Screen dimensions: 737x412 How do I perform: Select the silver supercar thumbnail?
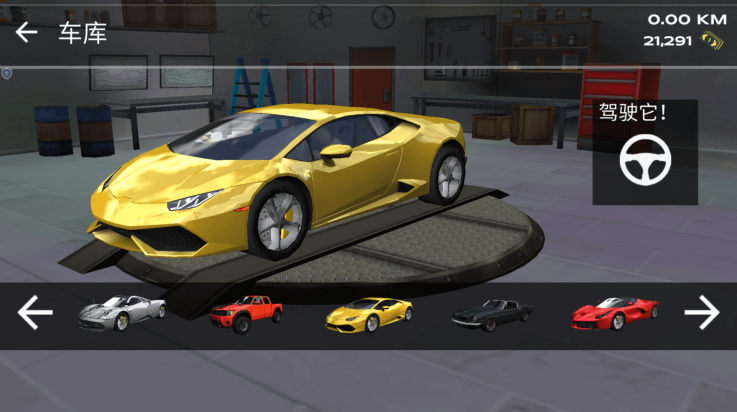point(121,314)
